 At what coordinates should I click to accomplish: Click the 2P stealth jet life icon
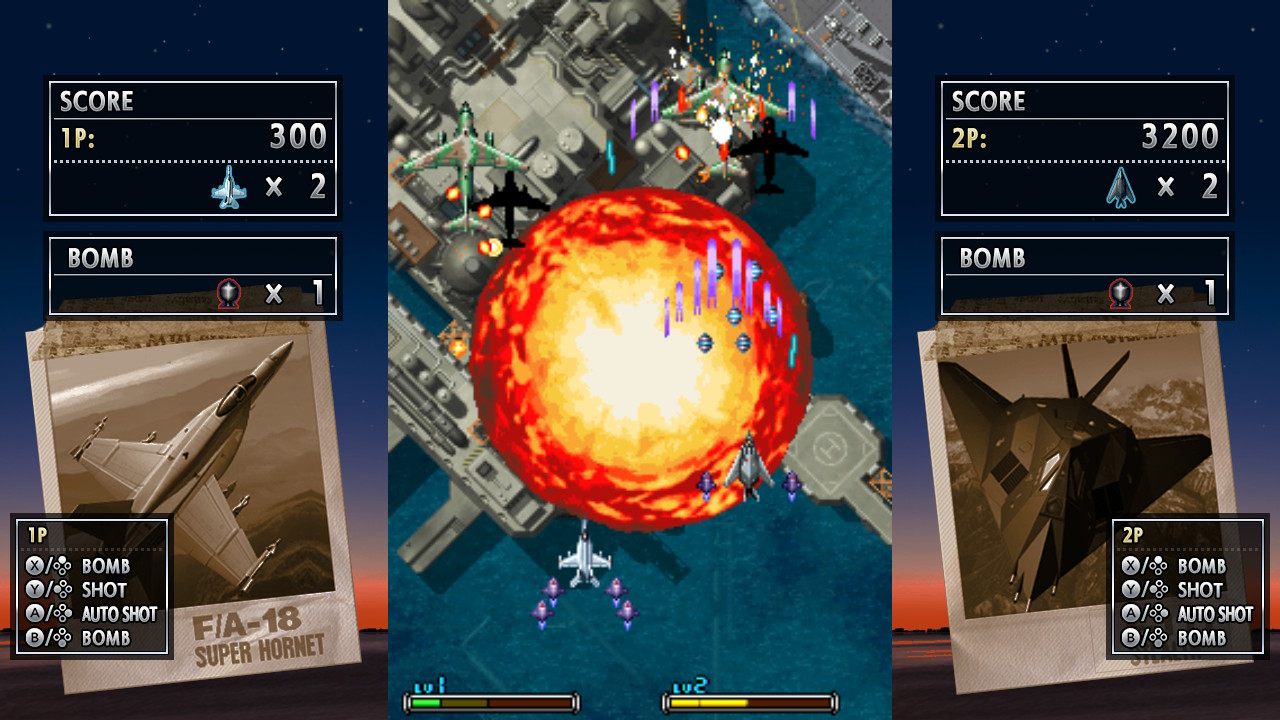pos(1121,187)
